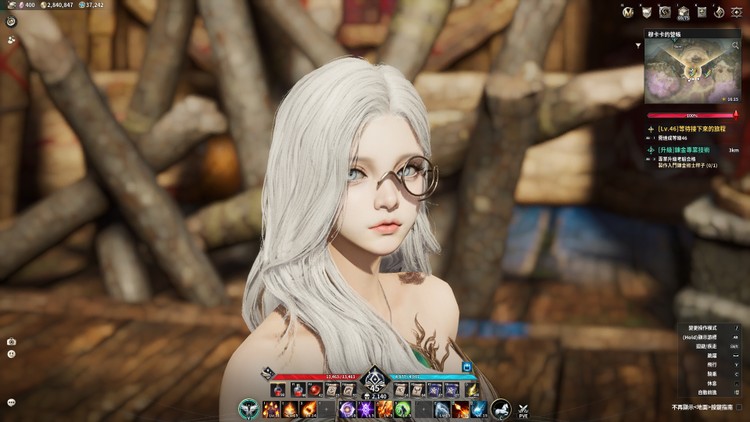Click the silver currency counter icon

44,5
